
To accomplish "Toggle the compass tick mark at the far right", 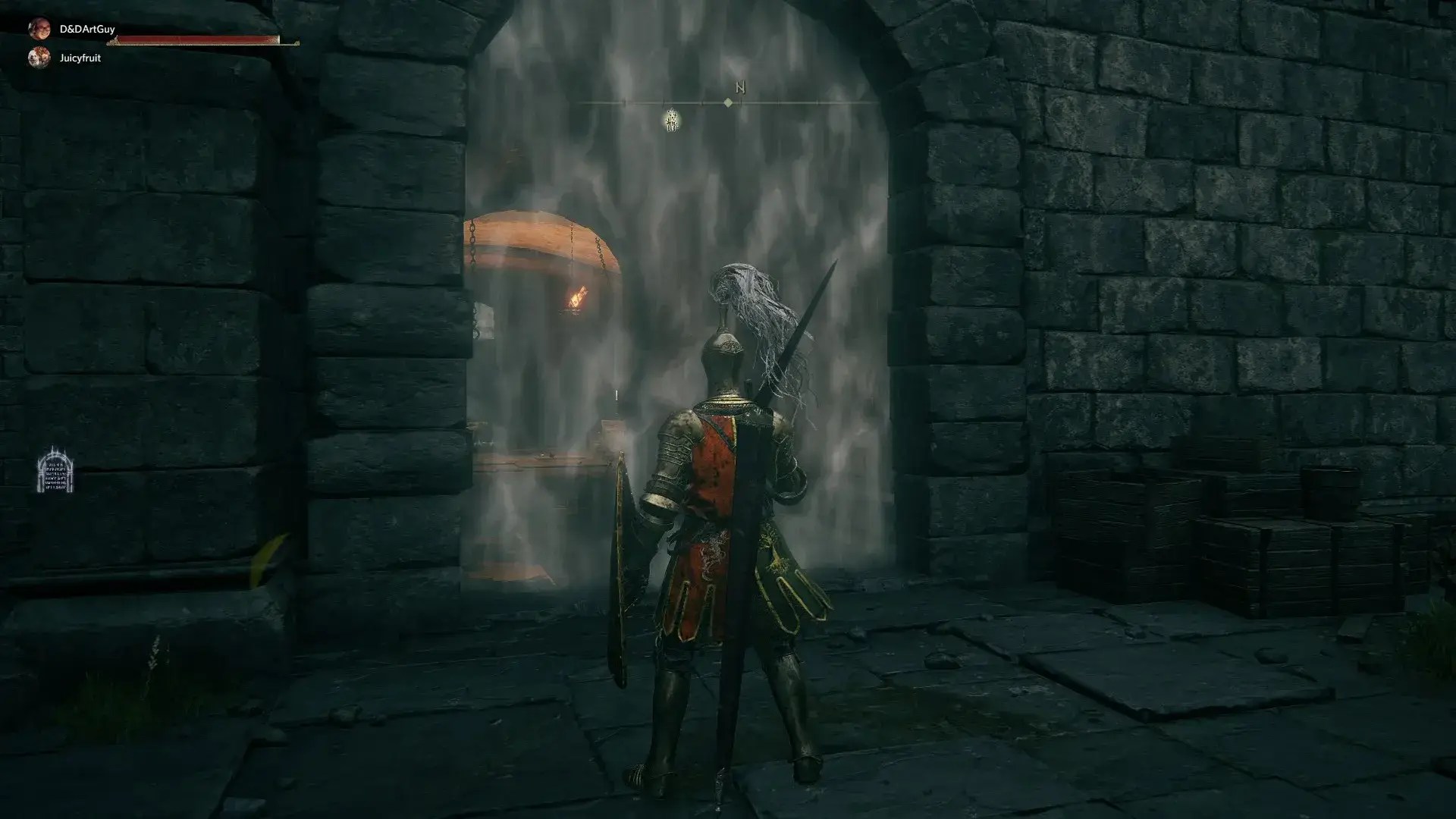I will (817, 102).
